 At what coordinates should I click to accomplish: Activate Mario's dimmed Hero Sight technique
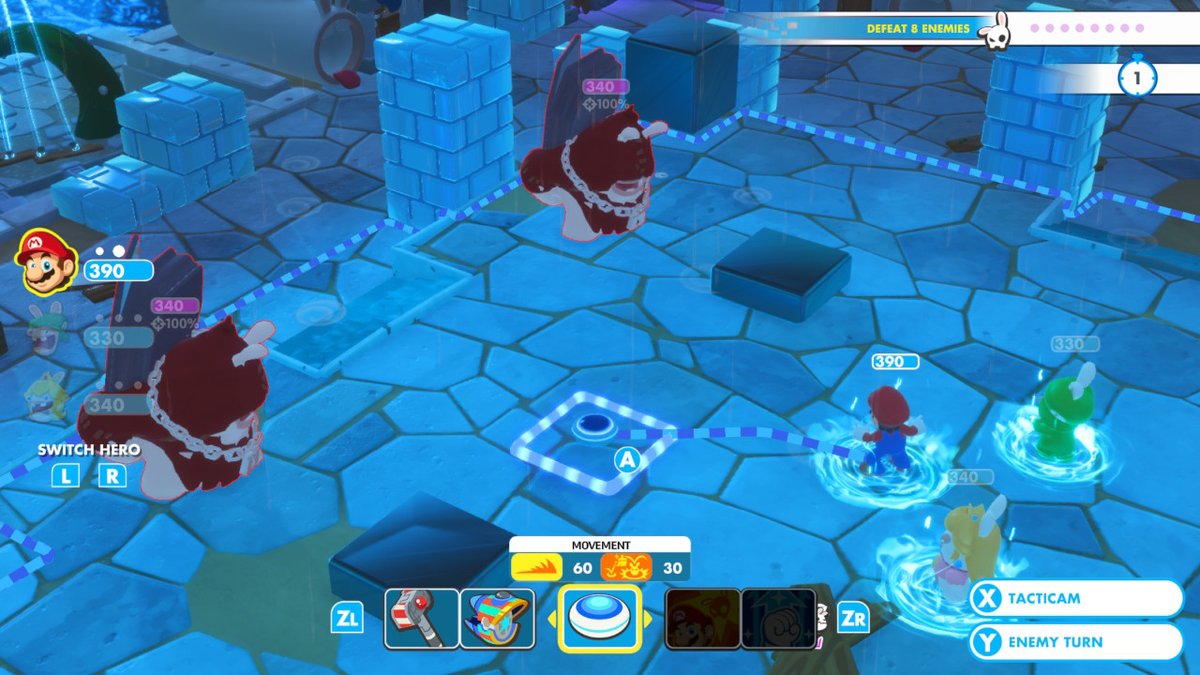pos(703,618)
